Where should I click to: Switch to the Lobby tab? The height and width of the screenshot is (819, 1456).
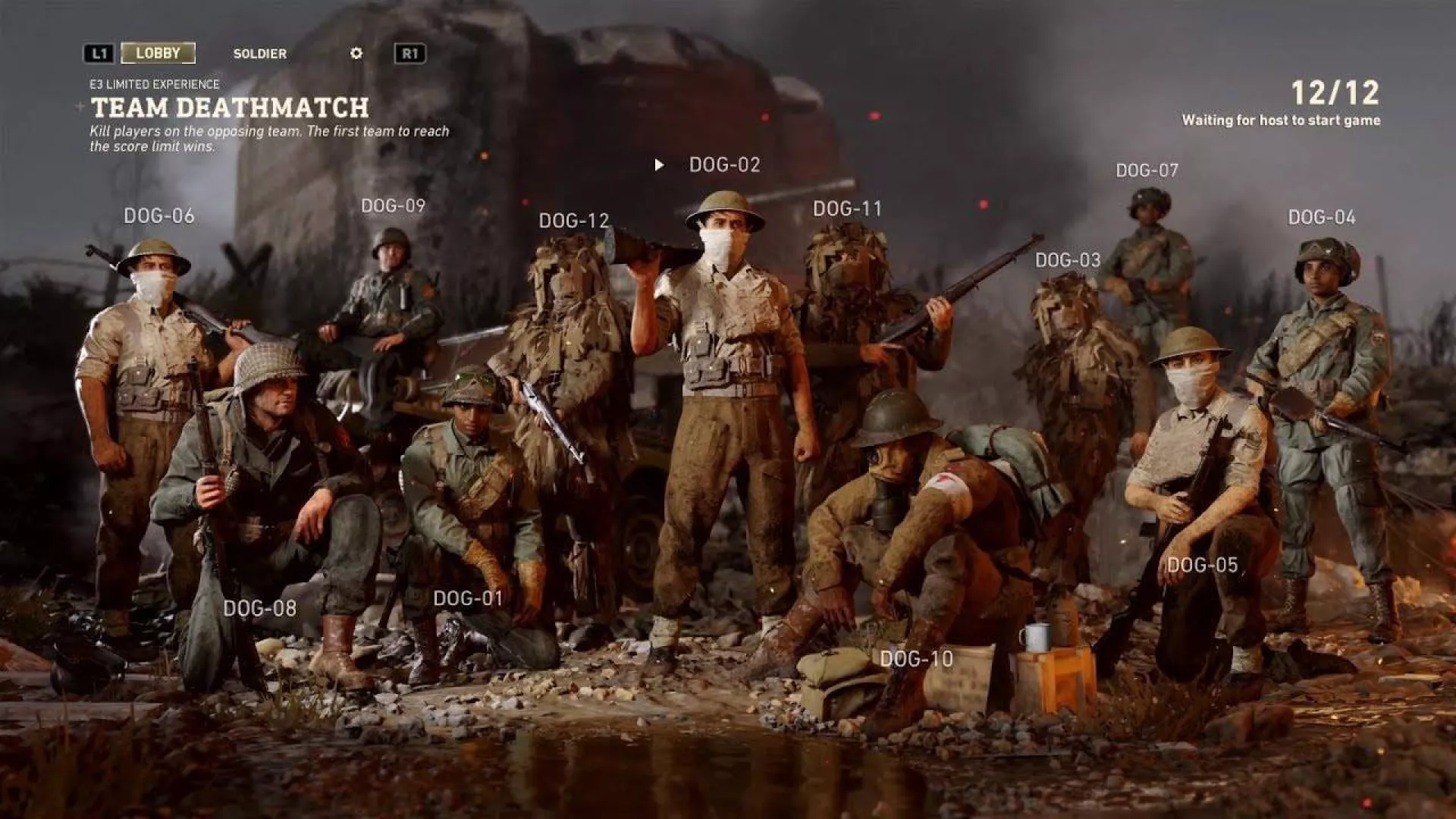click(x=158, y=53)
